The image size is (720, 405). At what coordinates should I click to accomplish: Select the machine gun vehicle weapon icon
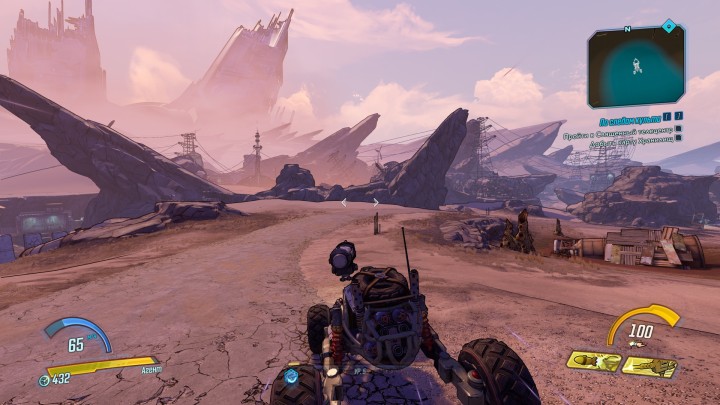click(x=648, y=366)
